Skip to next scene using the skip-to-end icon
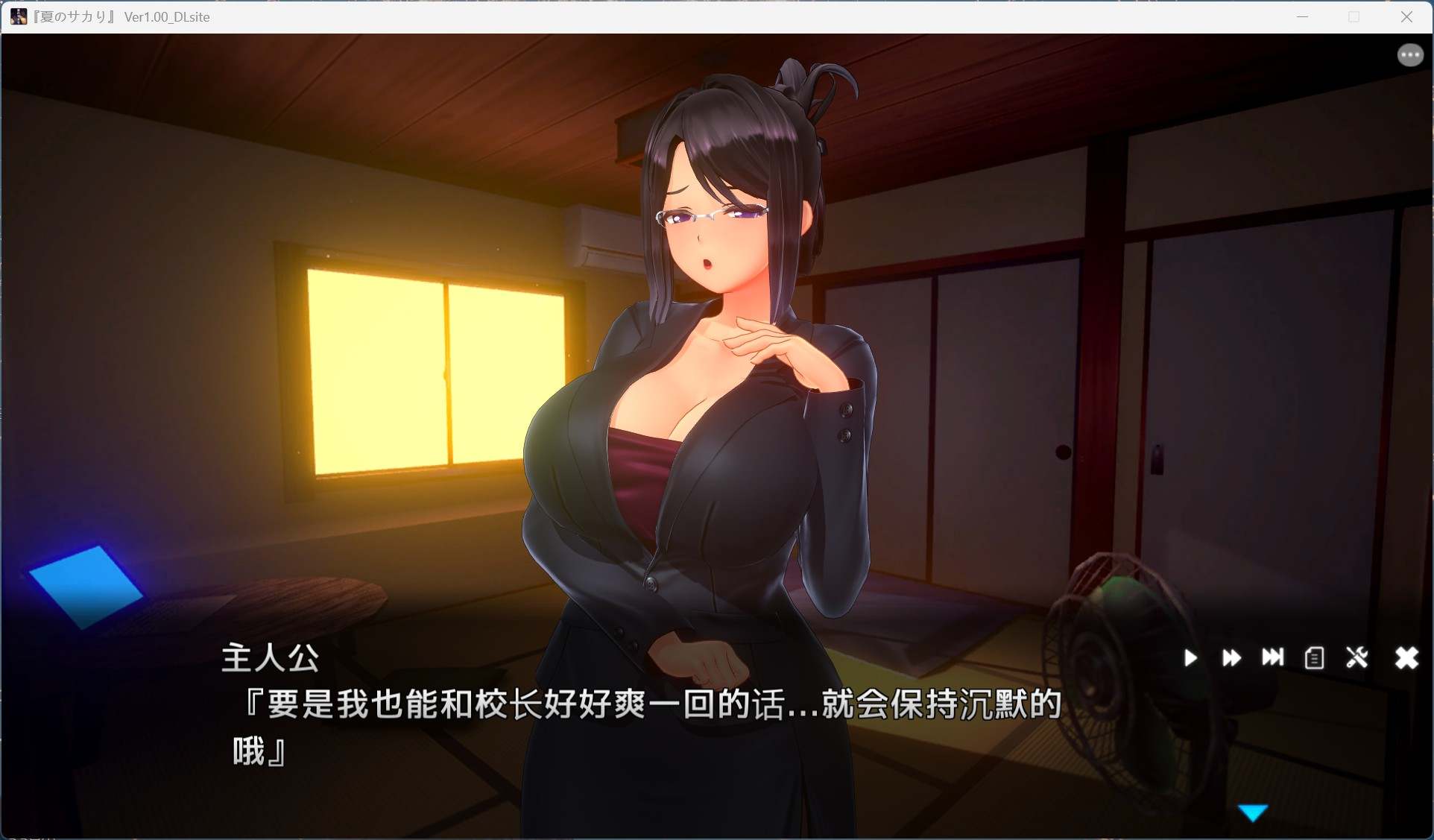1434x840 pixels. (1273, 658)
